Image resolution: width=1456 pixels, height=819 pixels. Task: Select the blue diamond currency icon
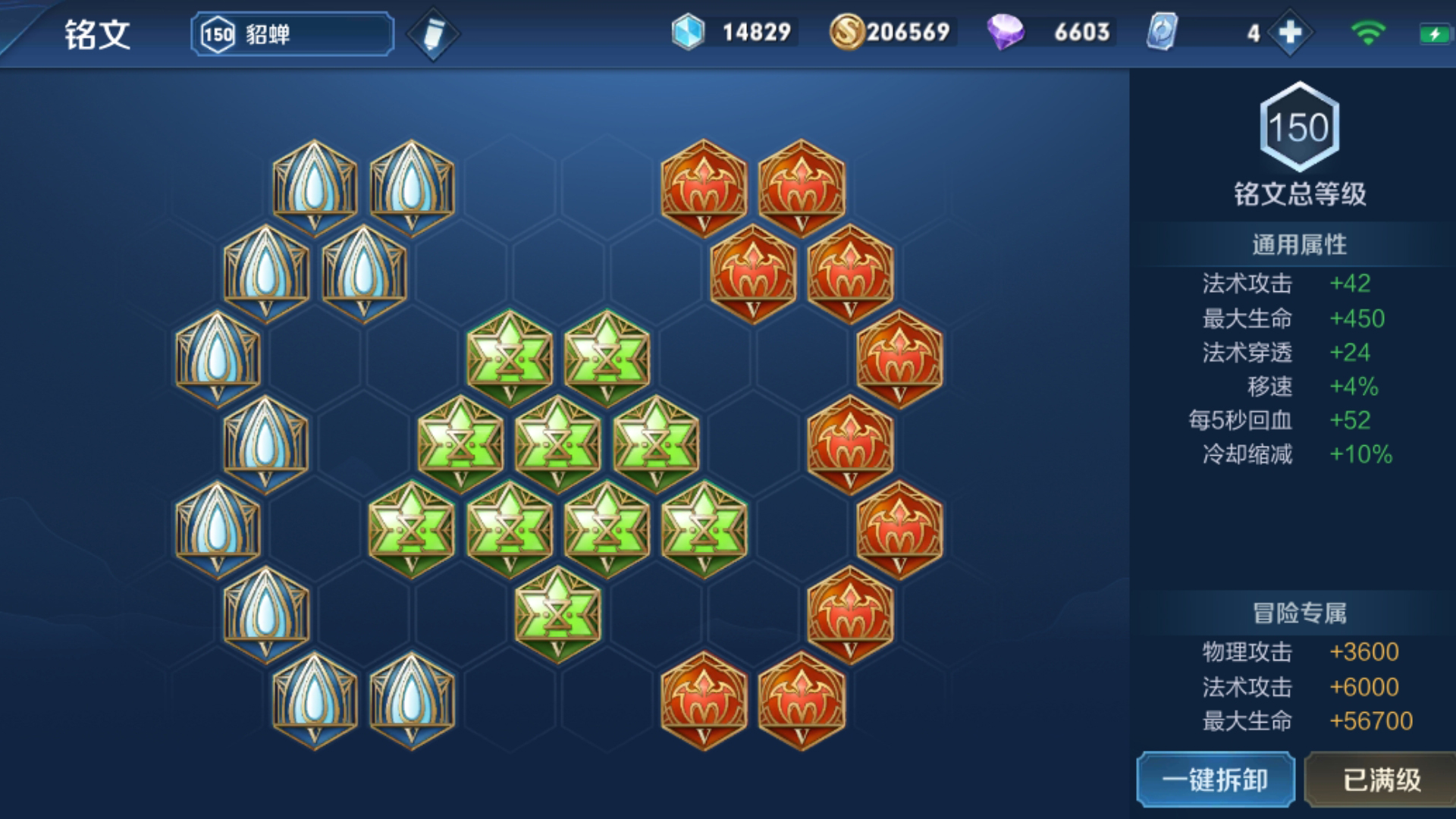pyautogui.click(x=688, y=33)
